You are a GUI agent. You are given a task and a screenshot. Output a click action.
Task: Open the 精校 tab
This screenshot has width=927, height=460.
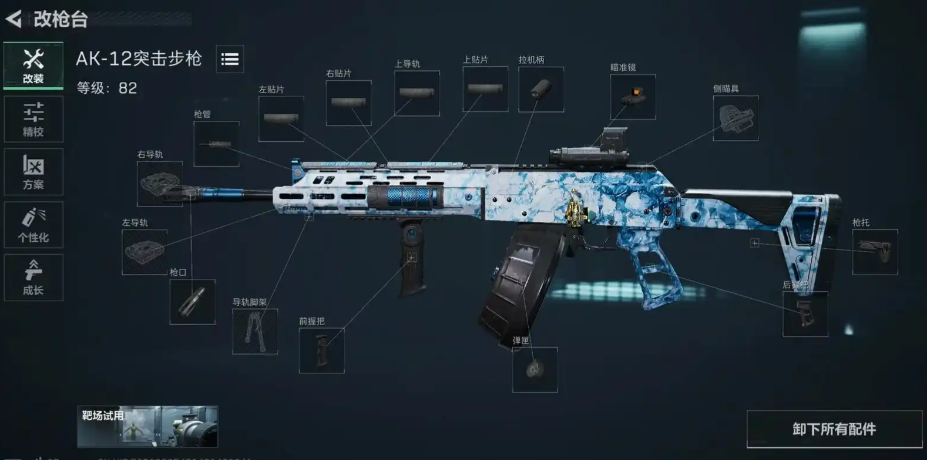click(x=33, y=119)
